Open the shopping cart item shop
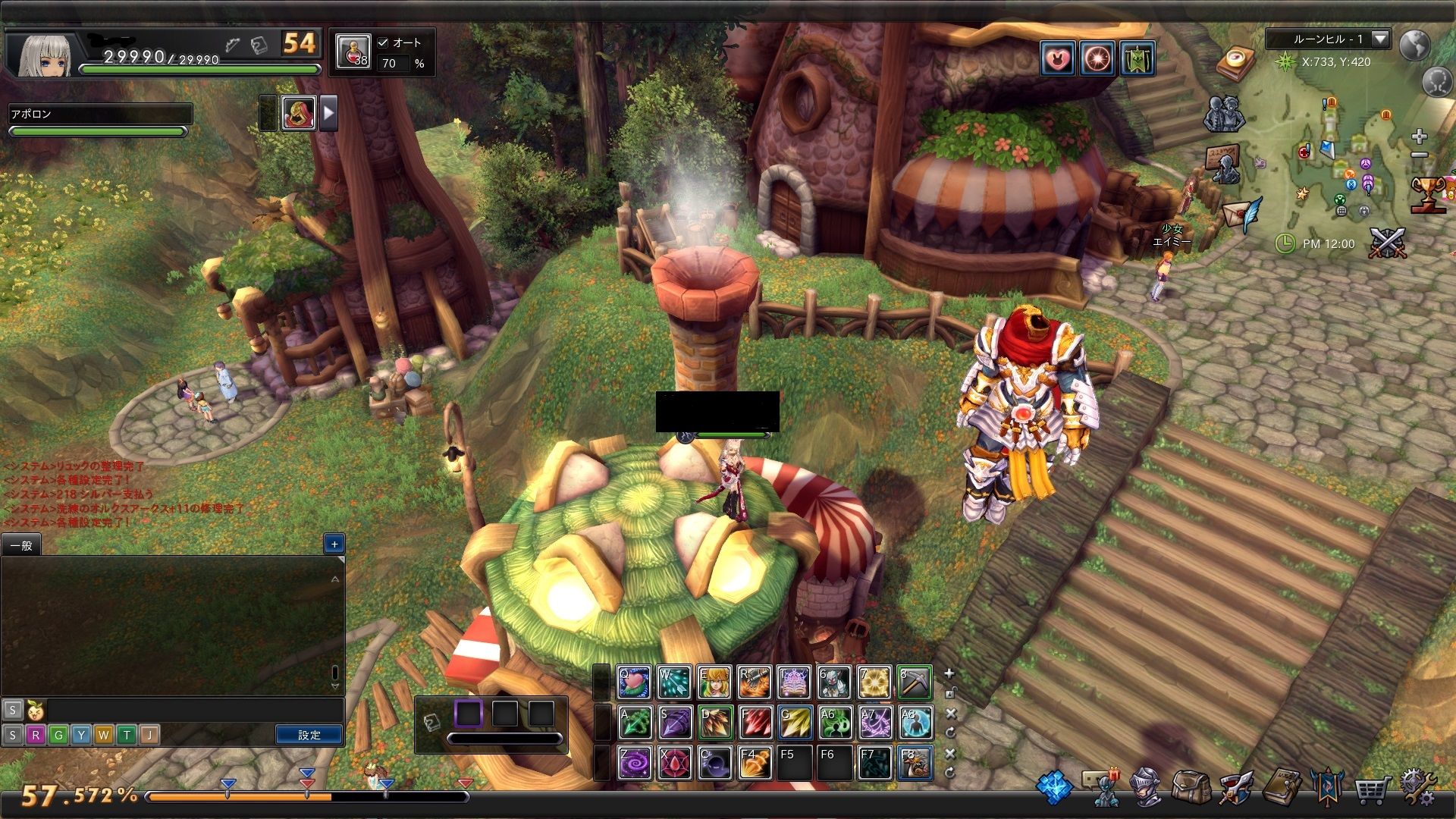1456x819 pixels. click(1372, 789)
